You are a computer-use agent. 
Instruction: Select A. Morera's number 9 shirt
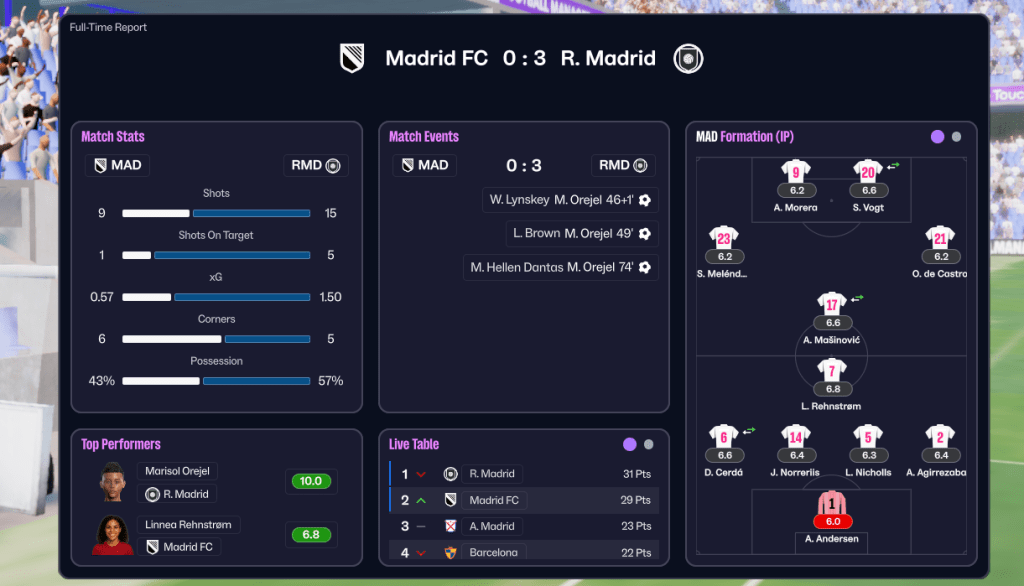(796, 172)
